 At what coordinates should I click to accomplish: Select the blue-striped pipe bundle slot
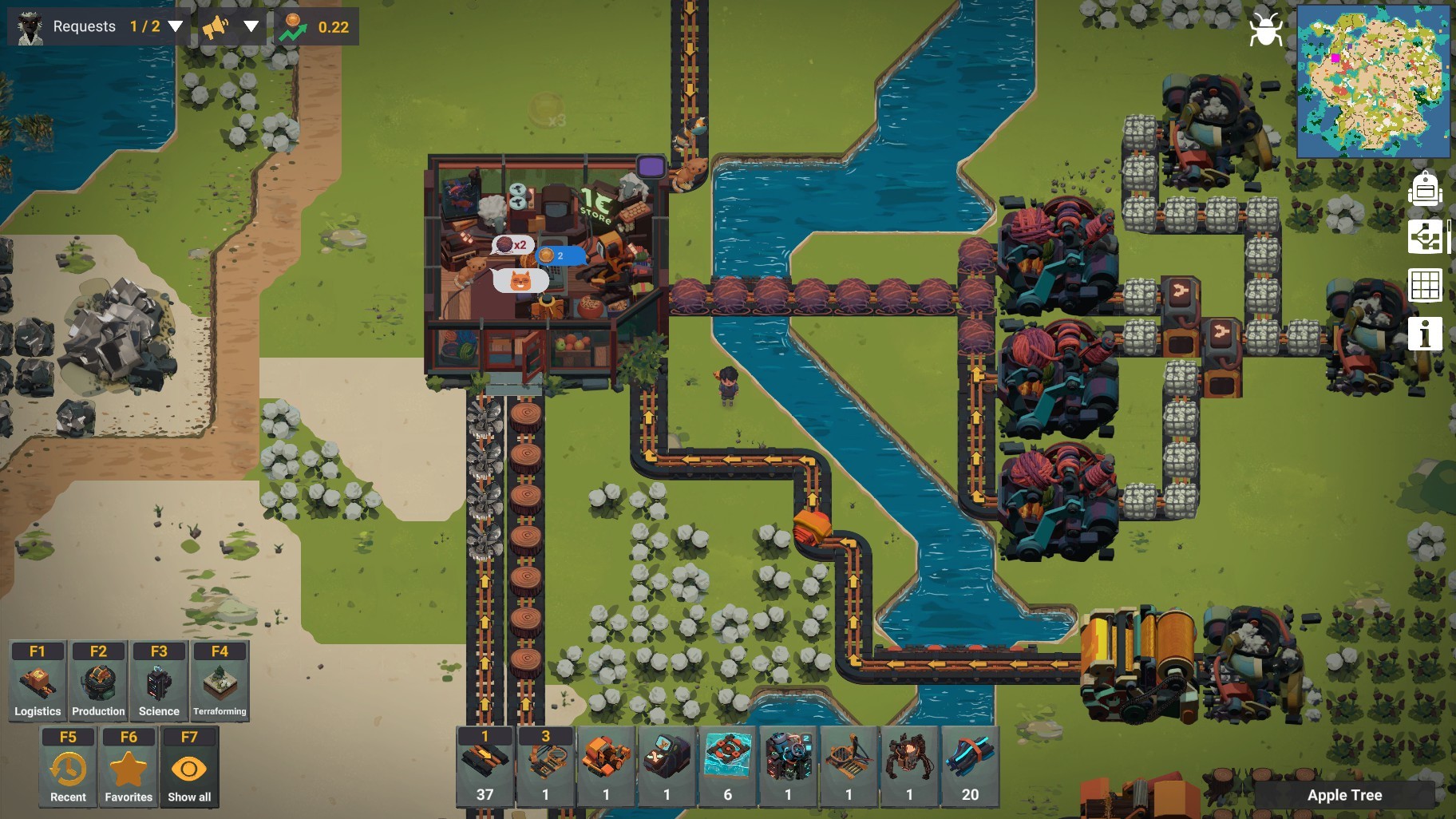coord(970,766)
